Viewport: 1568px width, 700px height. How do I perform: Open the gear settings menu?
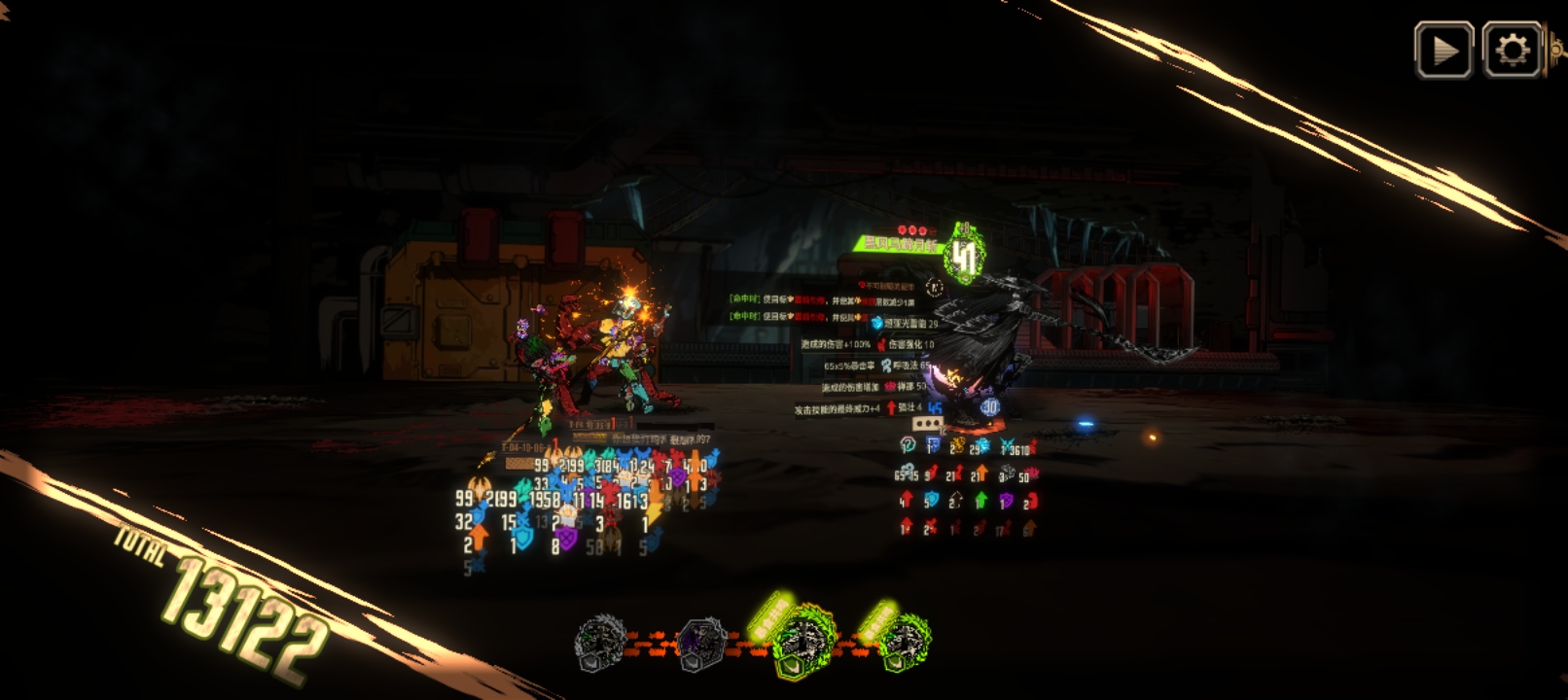[1512, 50]
